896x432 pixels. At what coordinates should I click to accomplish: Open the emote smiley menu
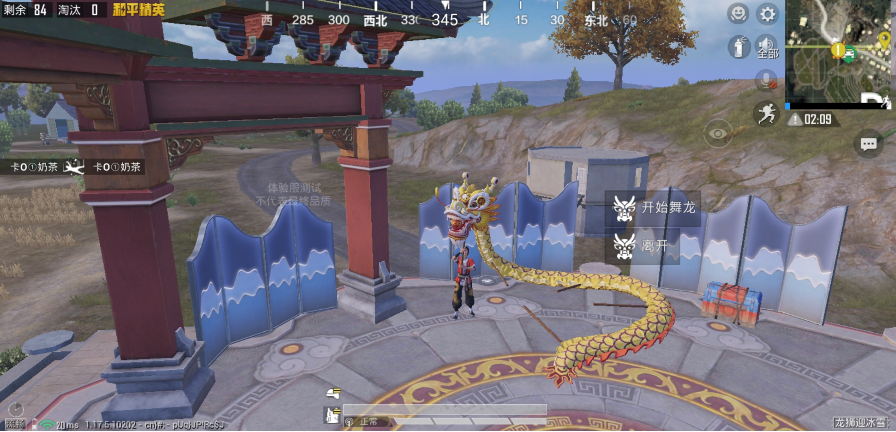click(x=738, y=14)
